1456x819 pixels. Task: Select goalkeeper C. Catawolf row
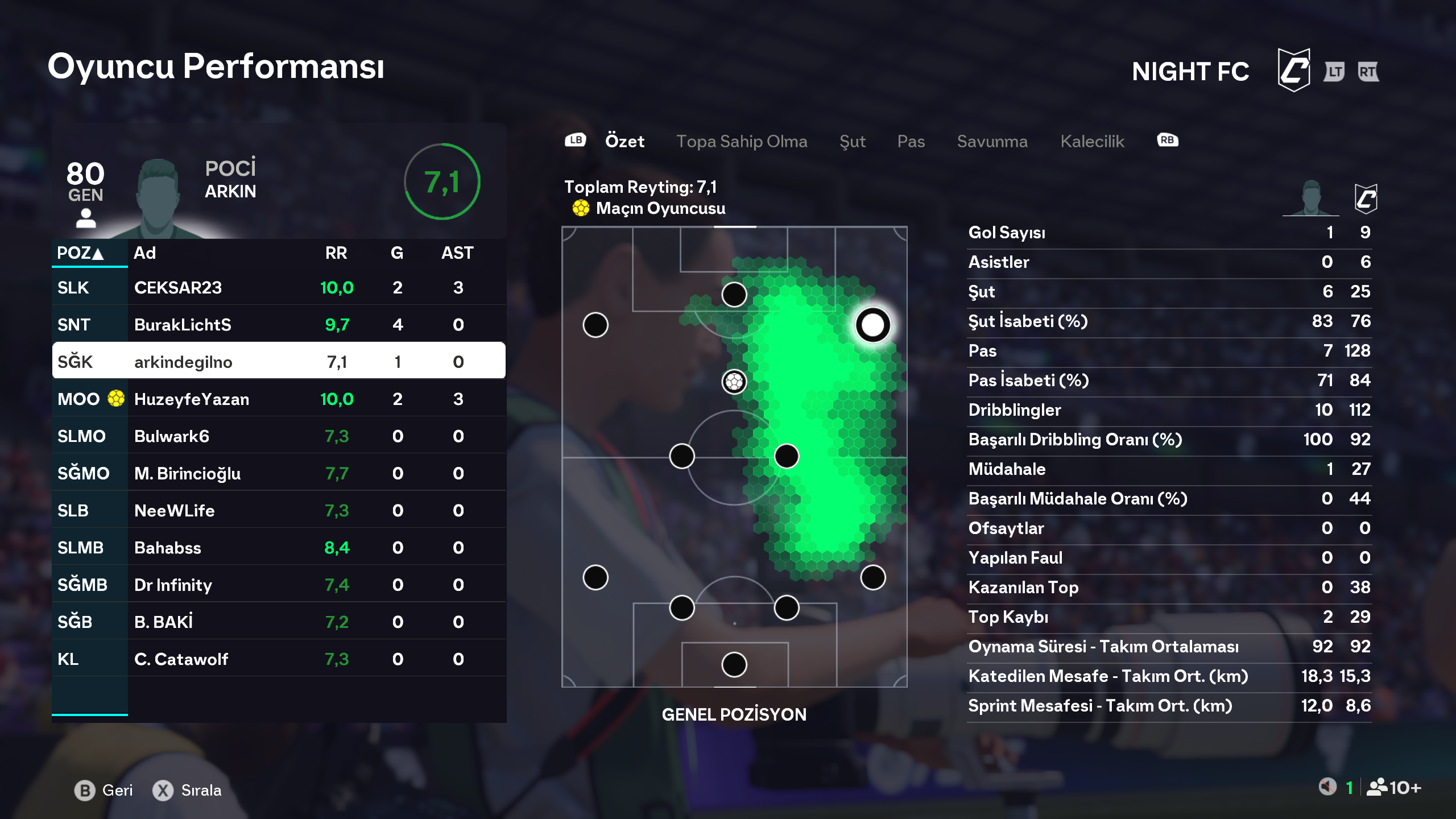coord(279,659)
